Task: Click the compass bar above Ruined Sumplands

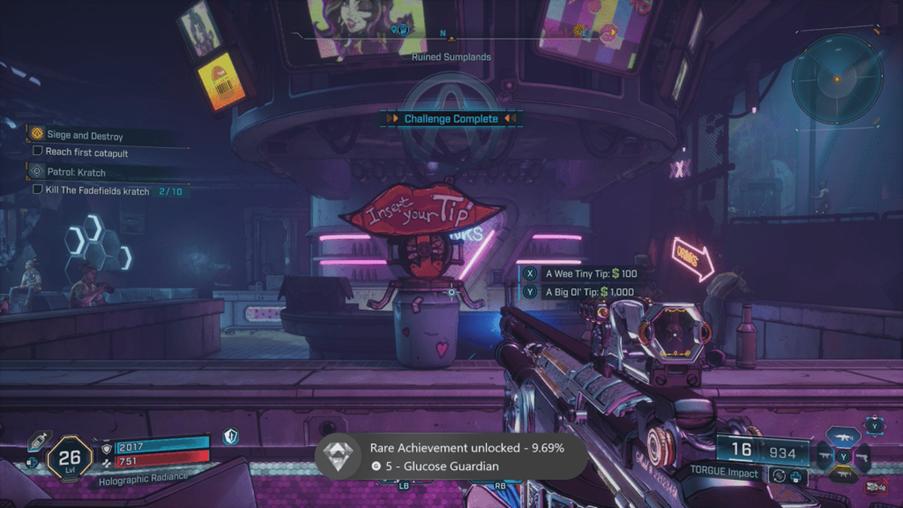Action: coord(451,35)
